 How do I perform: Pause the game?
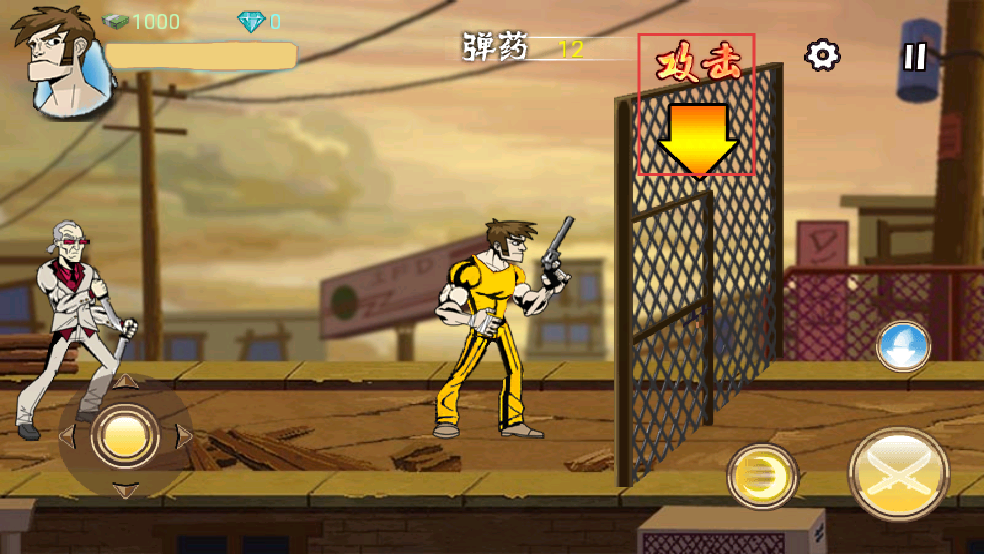click(x=915, y=56)
